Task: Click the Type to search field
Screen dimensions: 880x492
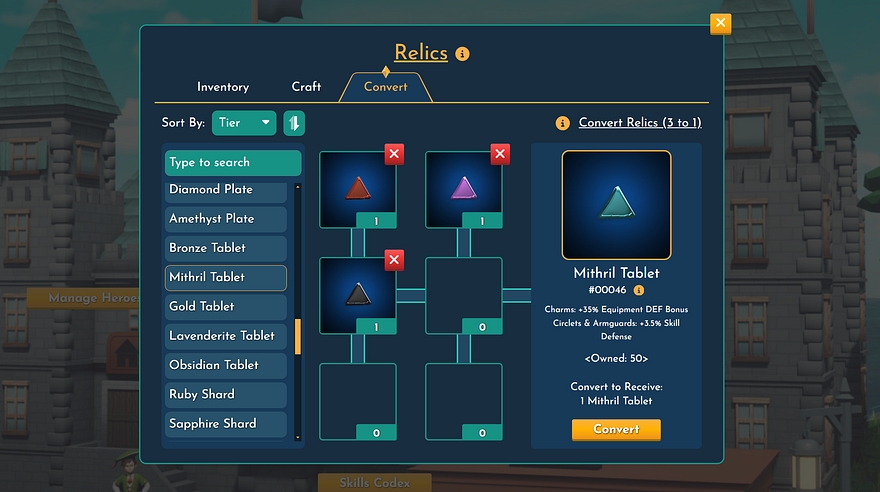Action: click(233, 163)
